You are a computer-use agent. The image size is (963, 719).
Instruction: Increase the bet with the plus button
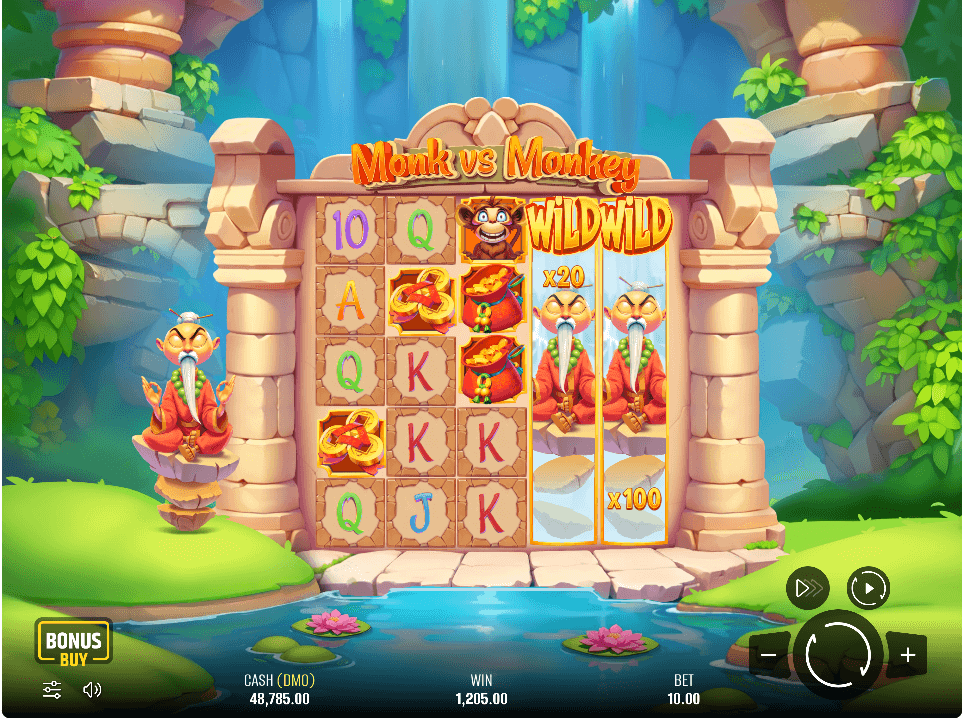tap(907, 656)
